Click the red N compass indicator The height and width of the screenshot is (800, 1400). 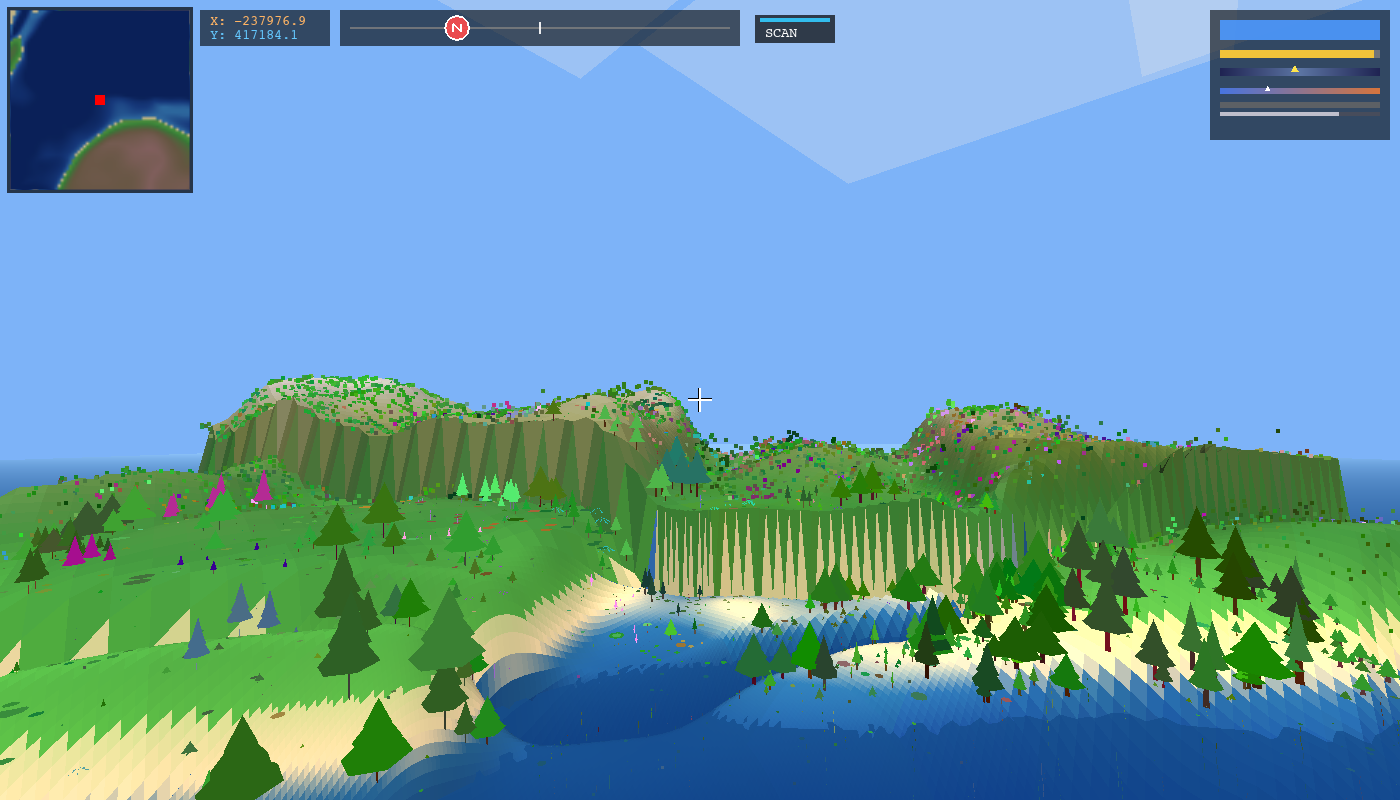point(458,28)
